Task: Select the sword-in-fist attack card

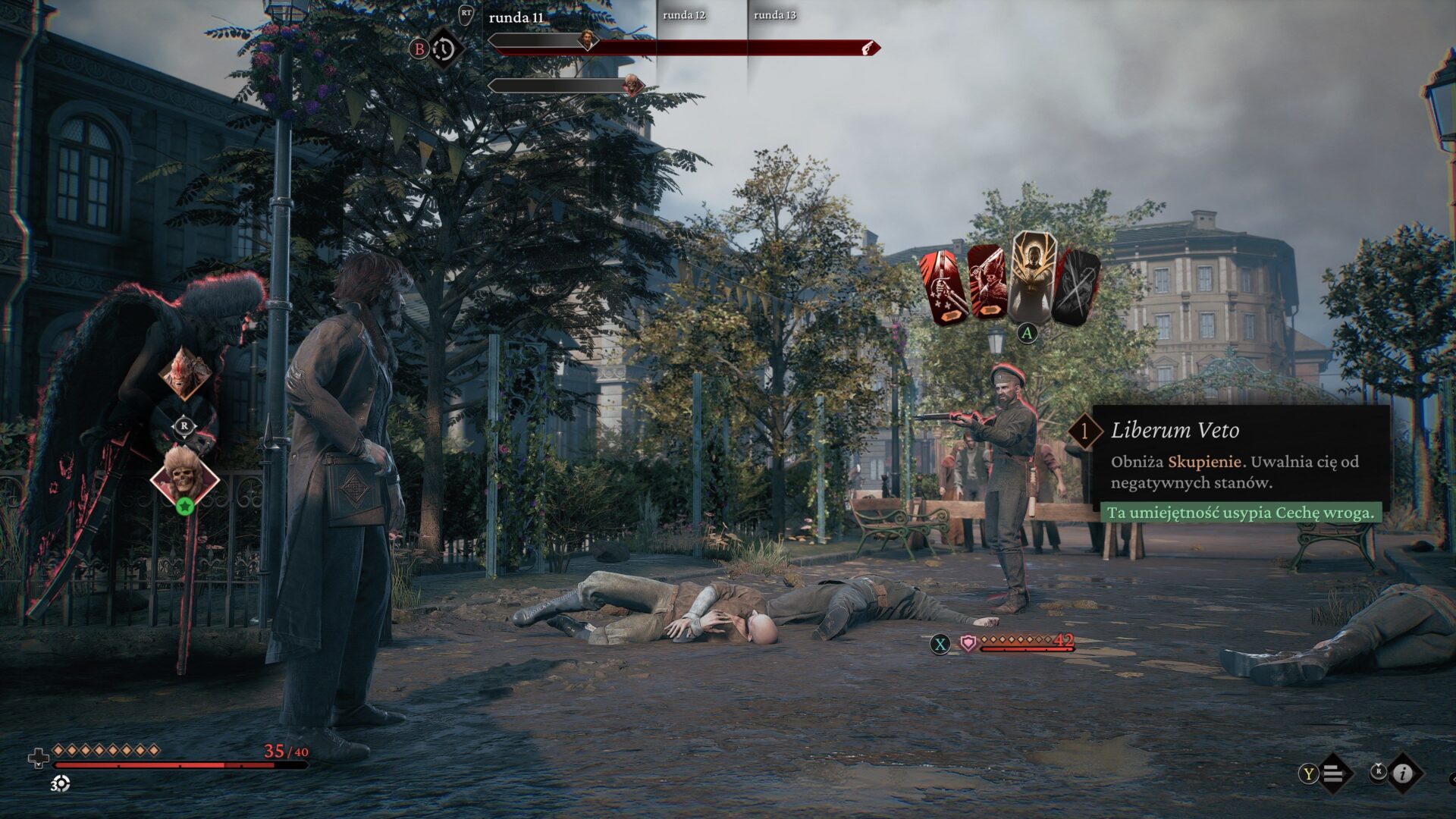Action: pyautogui.click(x=943, y=288)
